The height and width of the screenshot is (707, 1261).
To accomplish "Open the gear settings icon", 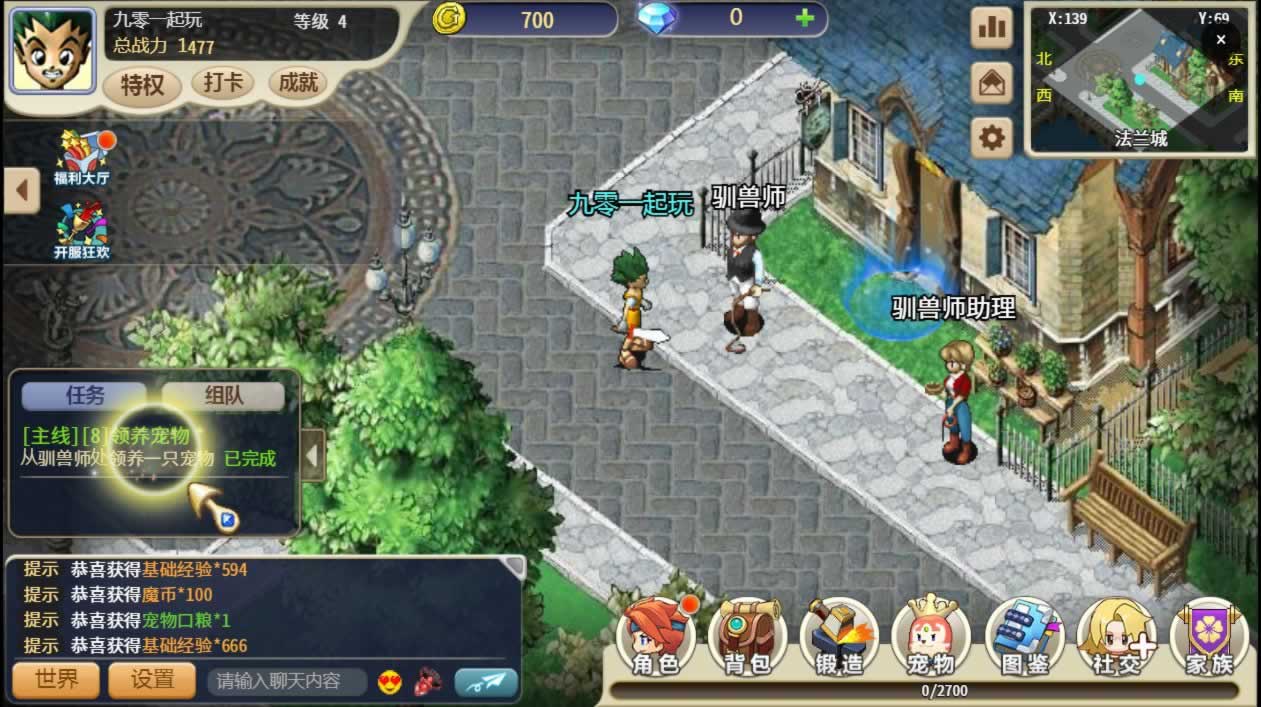I will tap(992, 137).
